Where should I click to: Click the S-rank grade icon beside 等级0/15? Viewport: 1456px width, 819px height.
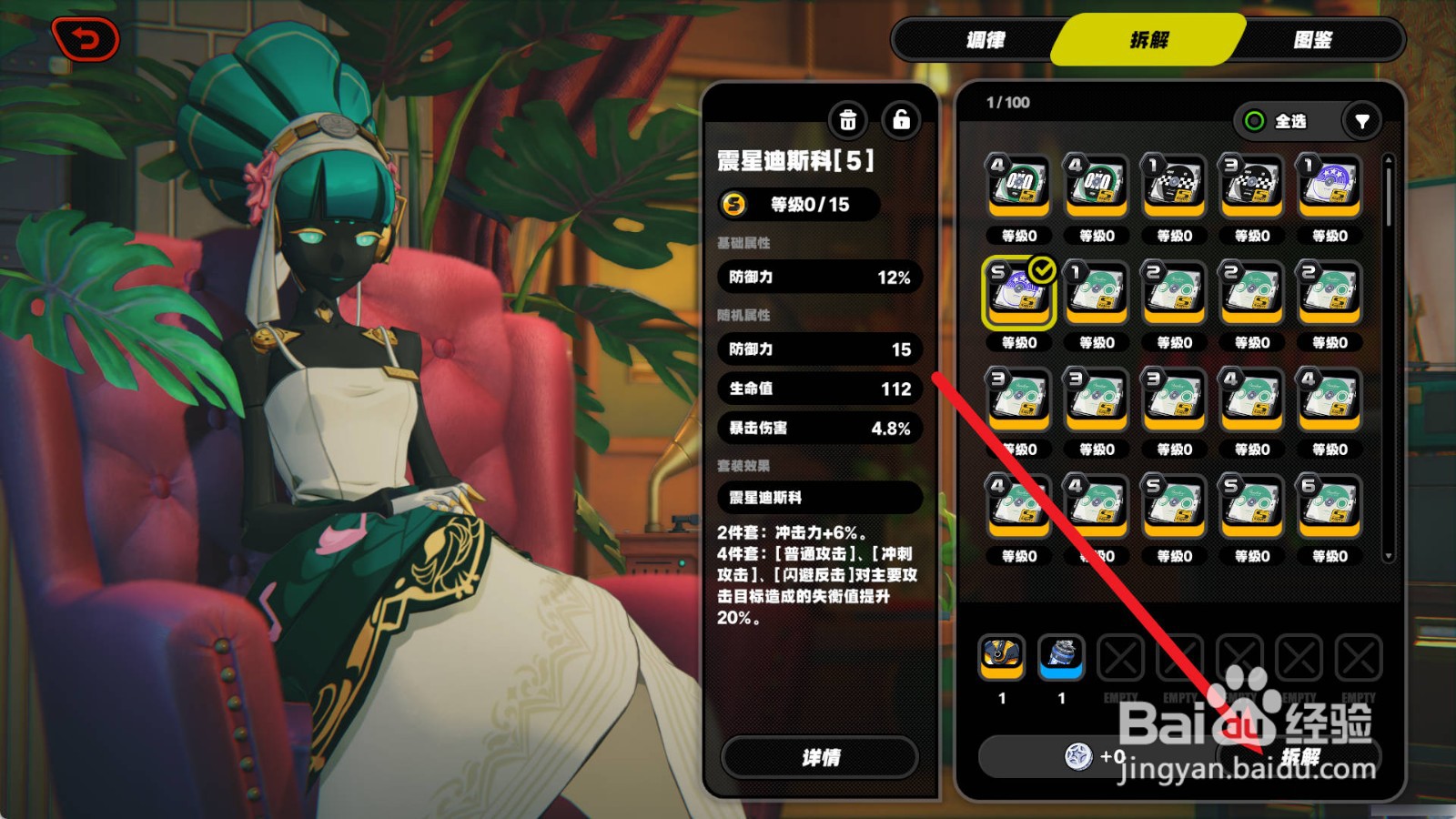click(734, 206)
